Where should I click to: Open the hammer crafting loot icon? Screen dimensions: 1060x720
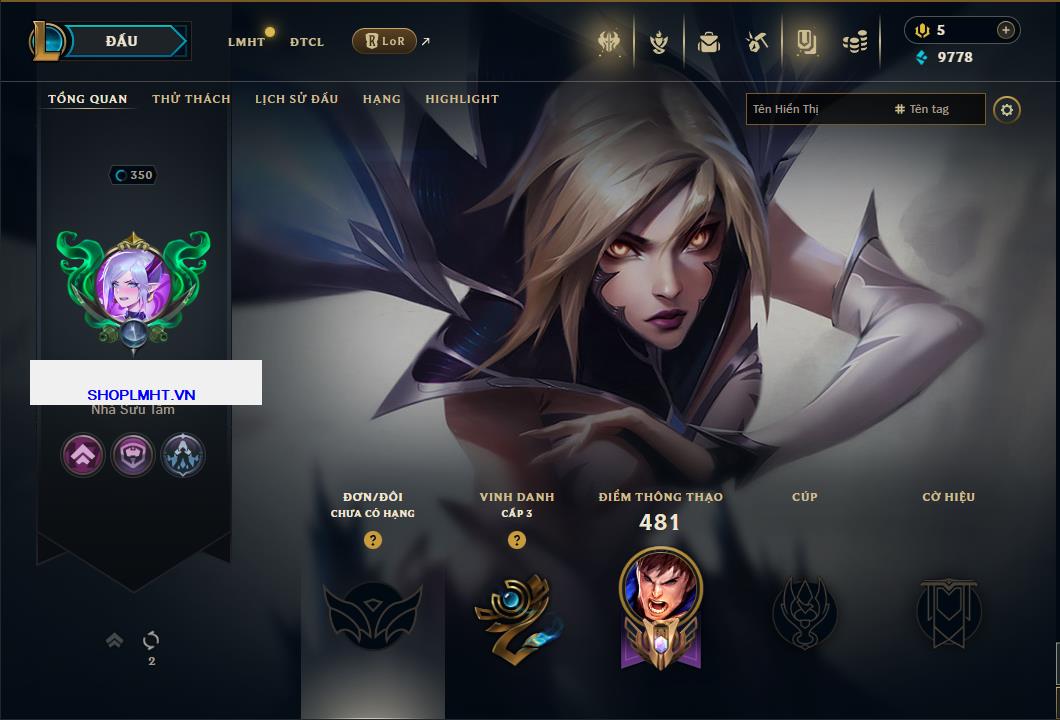[x=756, y=42]
